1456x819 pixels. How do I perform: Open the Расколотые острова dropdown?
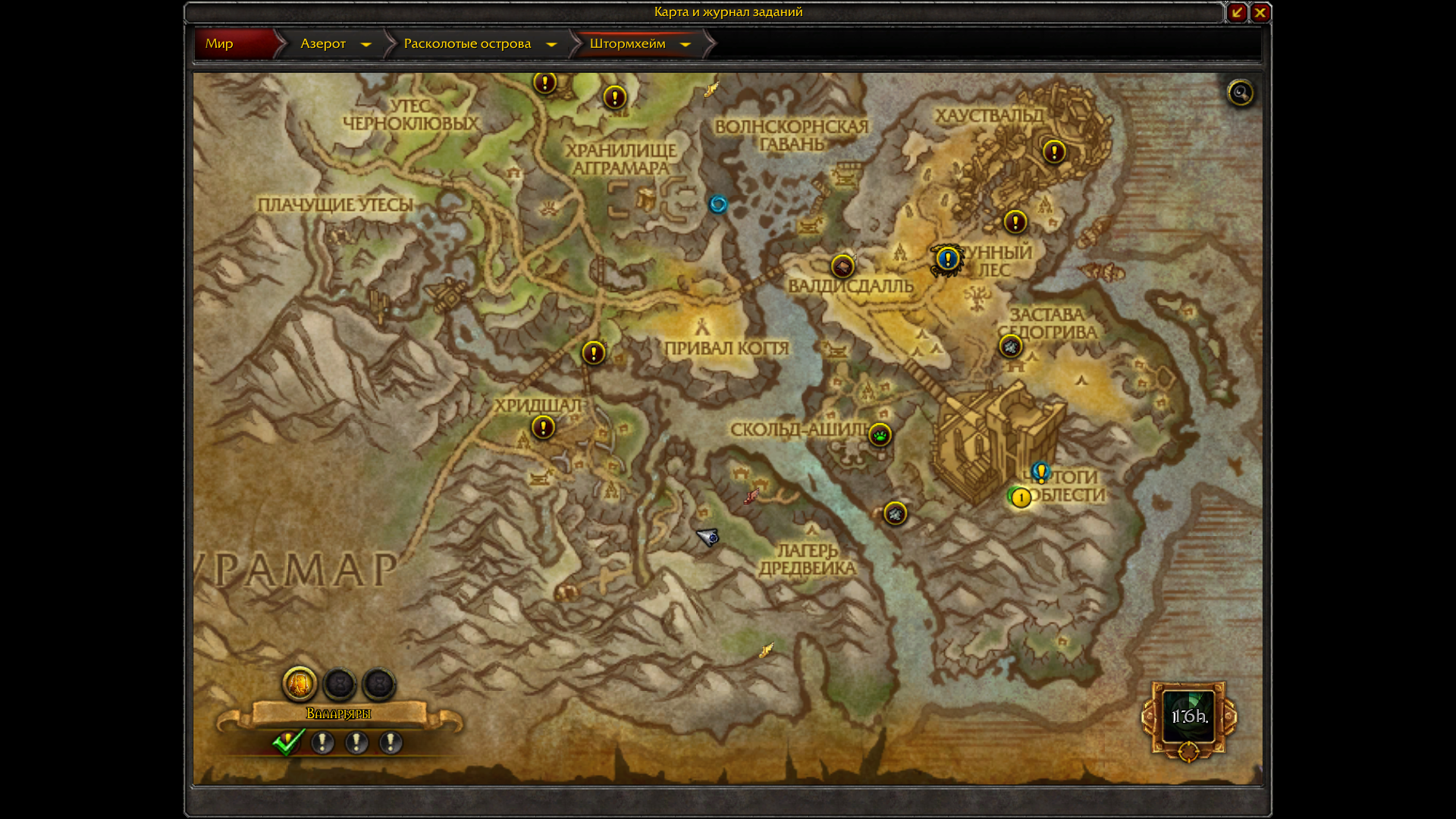click(551, 45)
